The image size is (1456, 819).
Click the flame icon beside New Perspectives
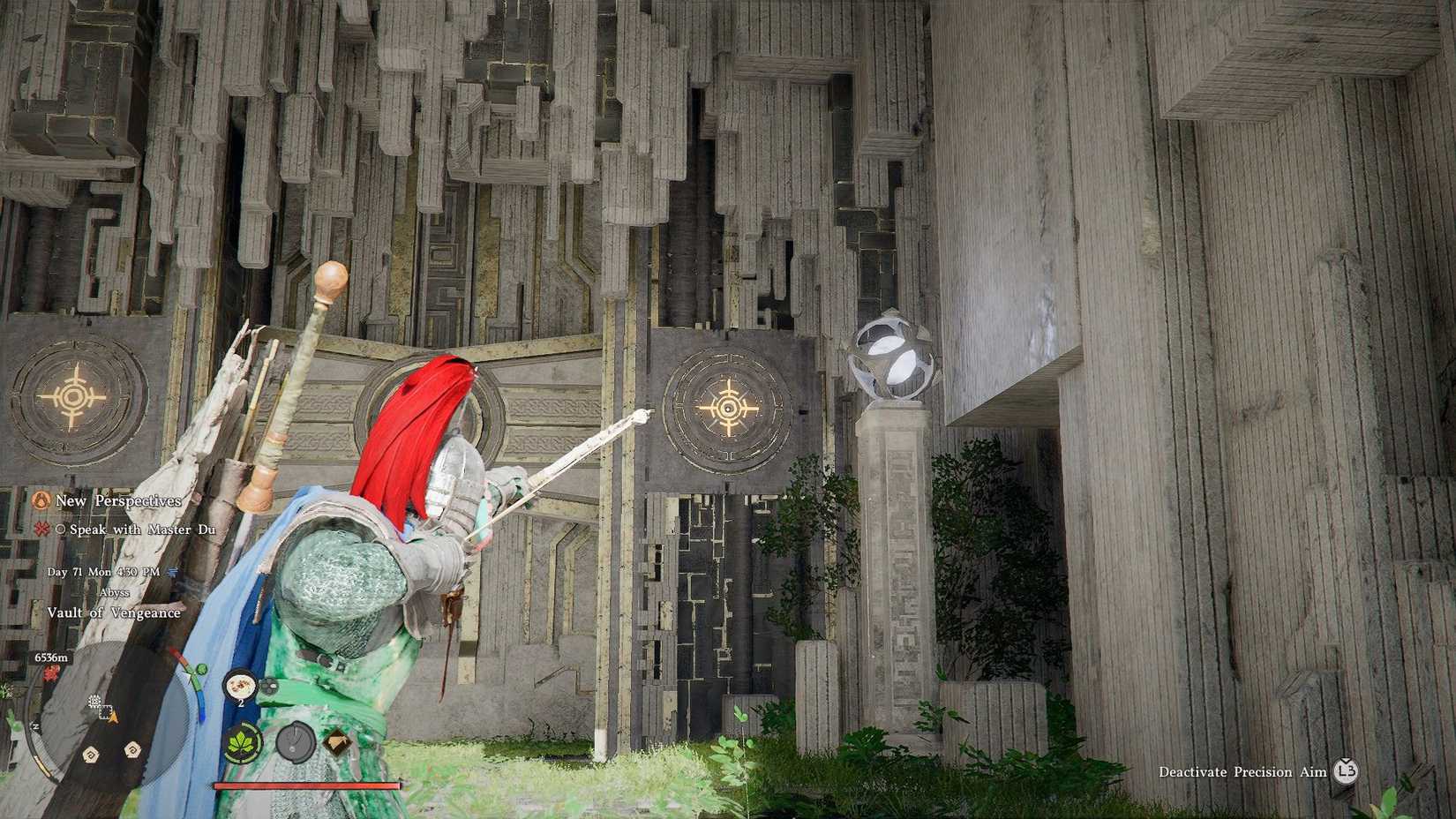pyautogui.click(x=41, y=500)
